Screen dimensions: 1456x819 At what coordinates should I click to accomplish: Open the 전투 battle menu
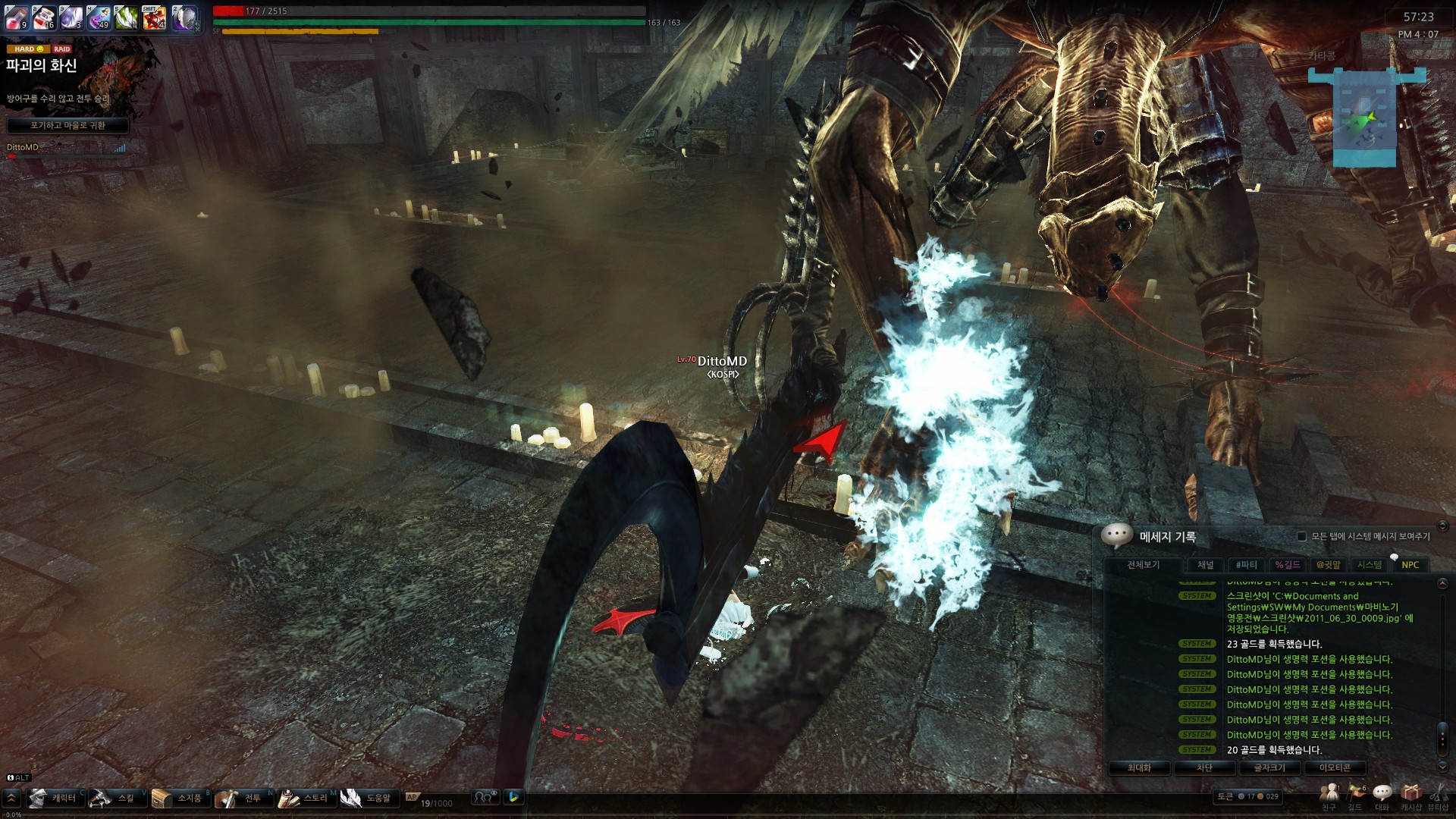[243, 798]
